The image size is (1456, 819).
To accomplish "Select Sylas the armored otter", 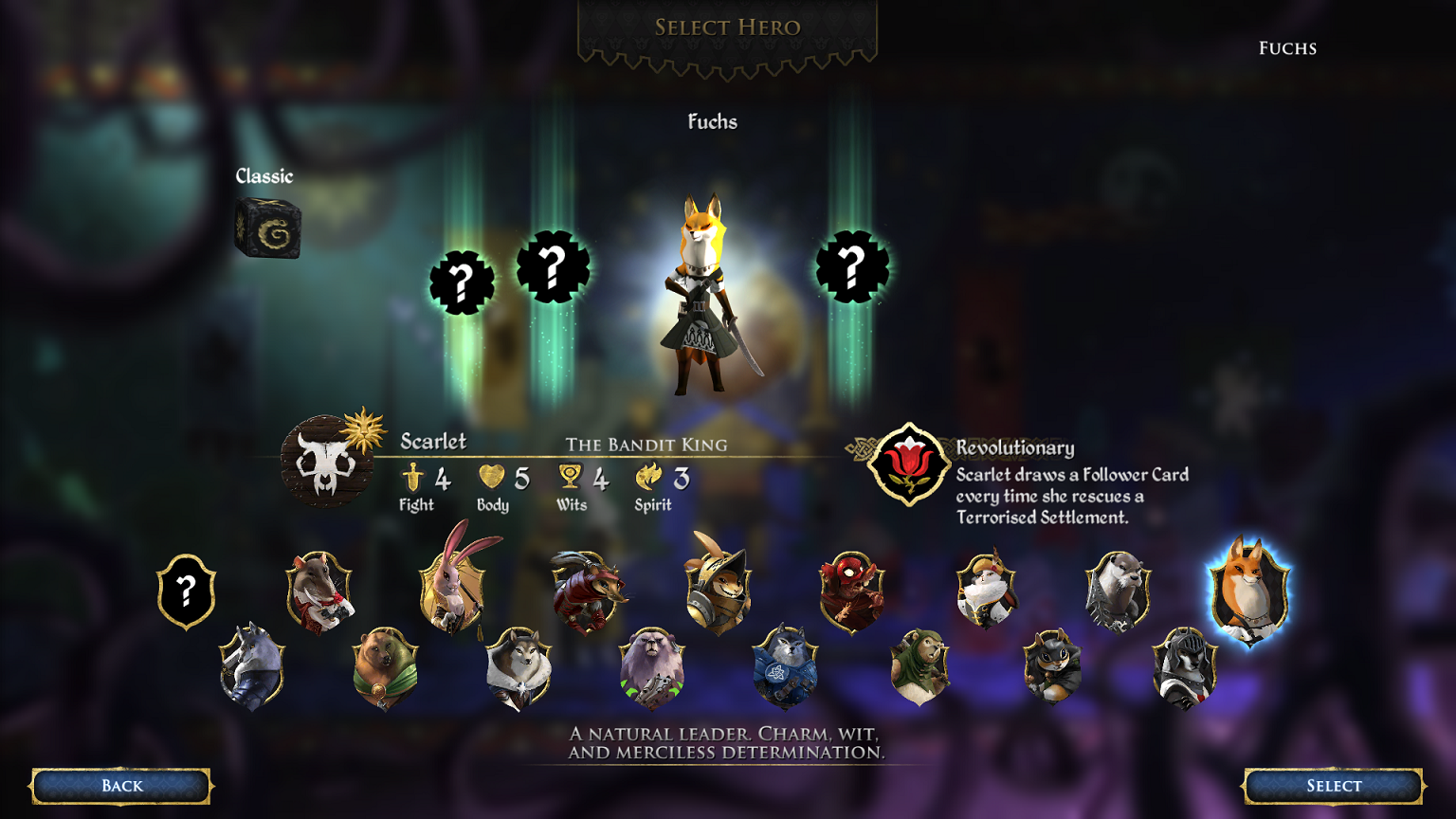I will [1118, 591].
